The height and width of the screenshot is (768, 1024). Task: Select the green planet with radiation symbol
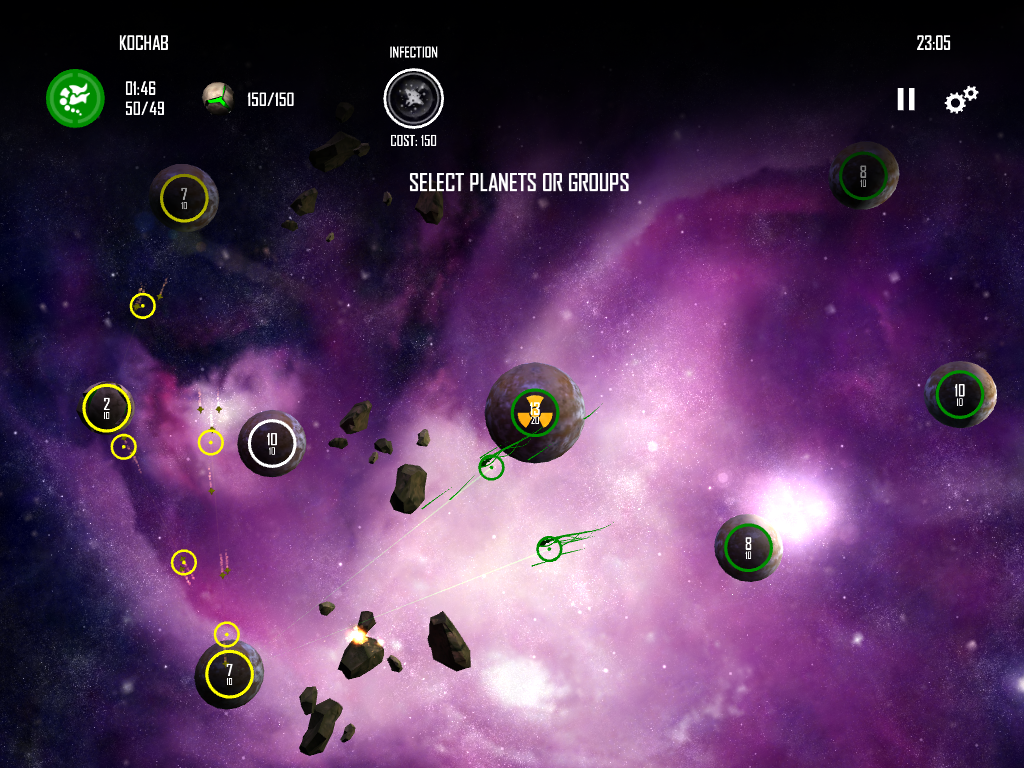point(535,411)
